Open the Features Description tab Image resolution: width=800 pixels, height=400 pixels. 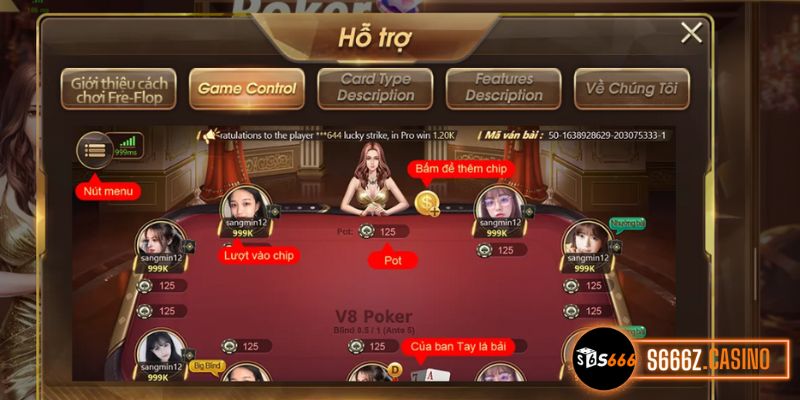coord(503,88)
